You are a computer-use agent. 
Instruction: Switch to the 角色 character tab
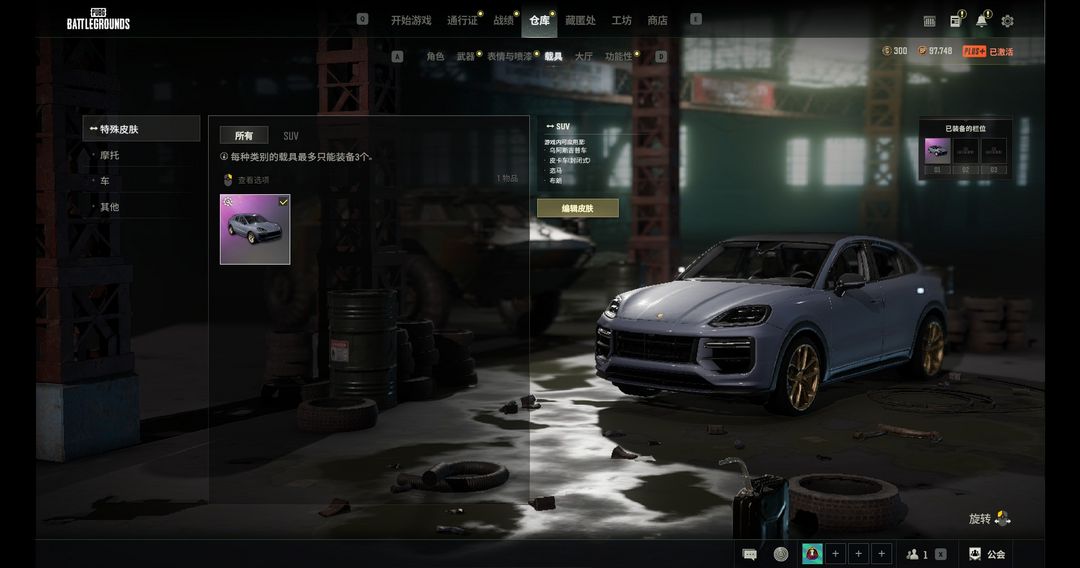(435, 57)
